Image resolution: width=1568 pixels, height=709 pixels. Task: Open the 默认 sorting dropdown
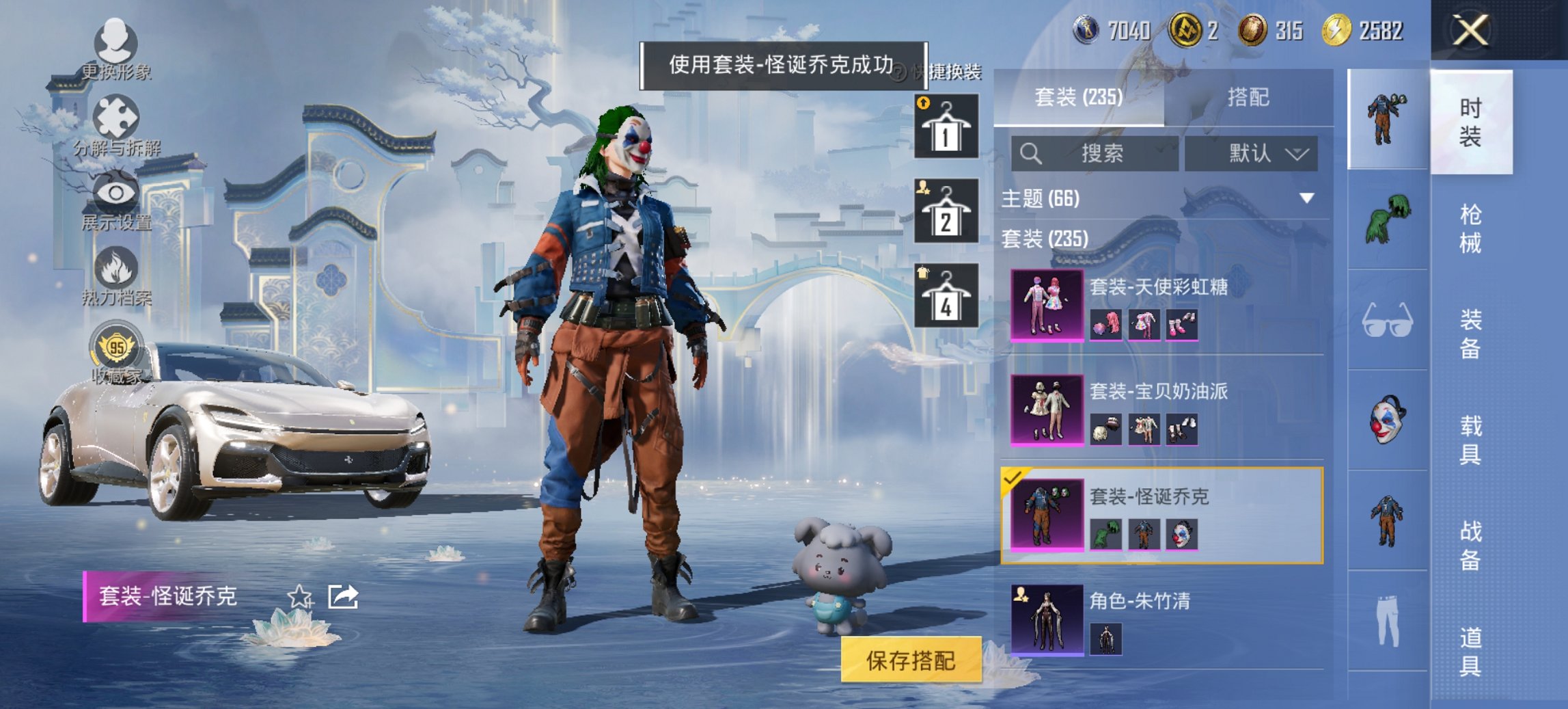click(x=1252, y=153)
